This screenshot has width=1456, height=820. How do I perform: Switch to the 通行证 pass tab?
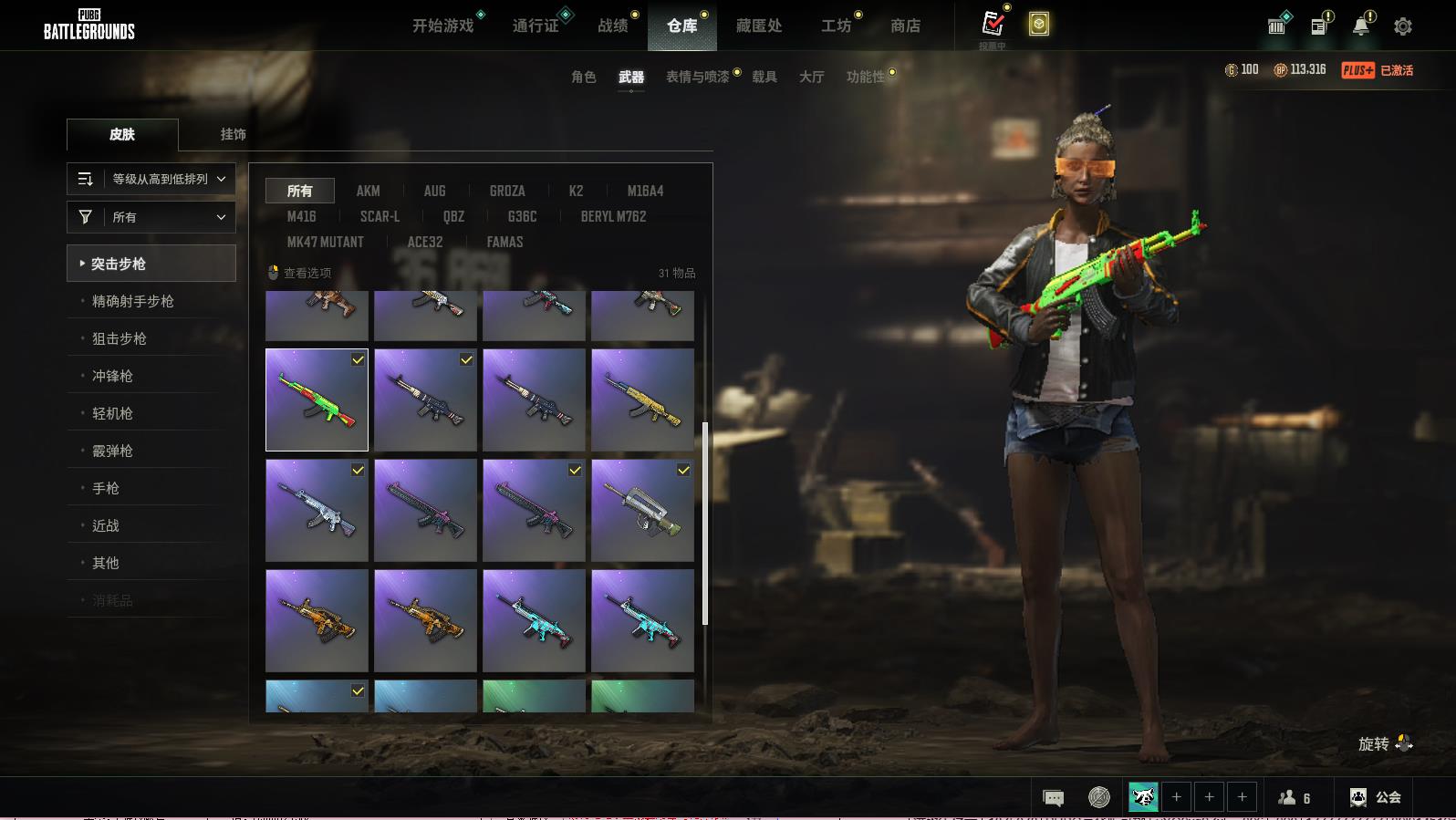click(536, 26)
